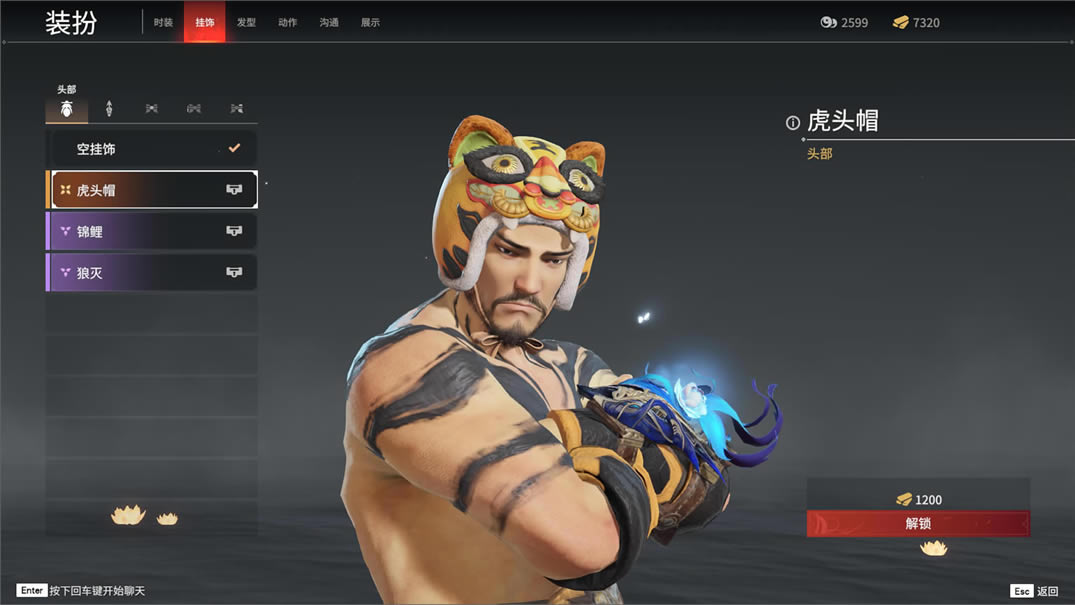1075x605 pixels.
Task: Switch to the 时装 tab
Action: click(x=163, y=22)
